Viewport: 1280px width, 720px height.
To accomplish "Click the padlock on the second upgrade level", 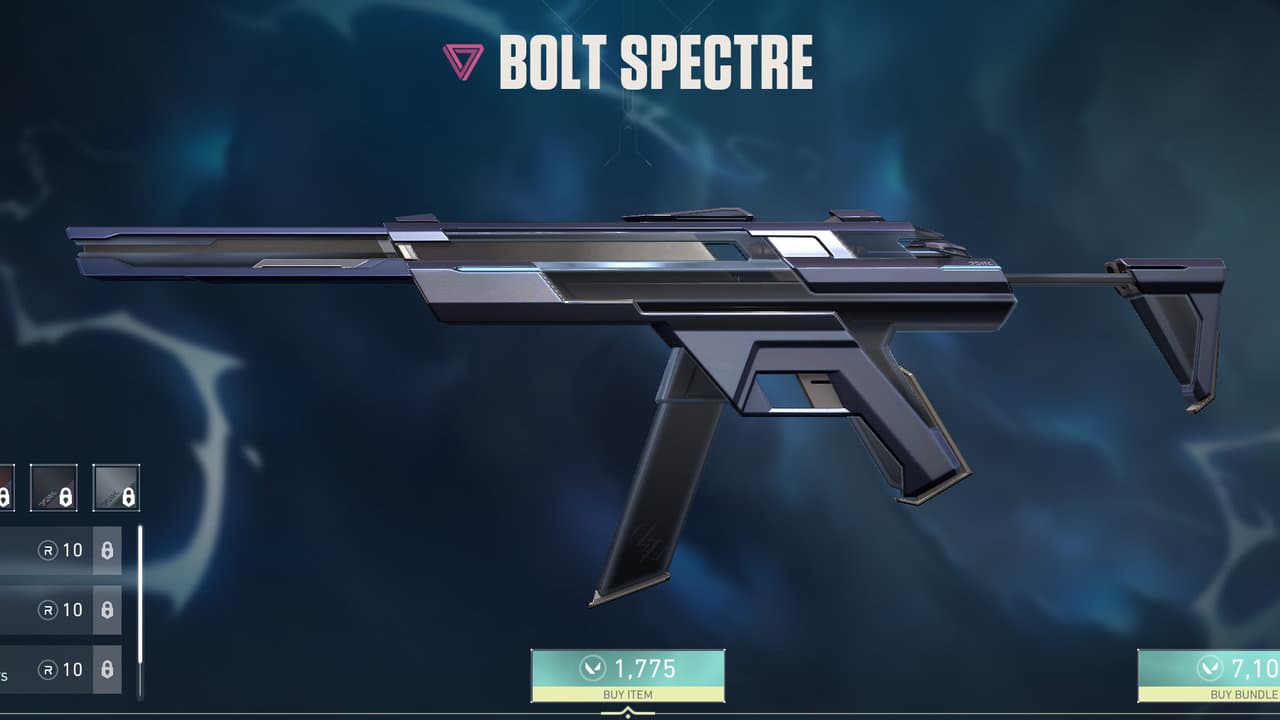I will (107, 608).
